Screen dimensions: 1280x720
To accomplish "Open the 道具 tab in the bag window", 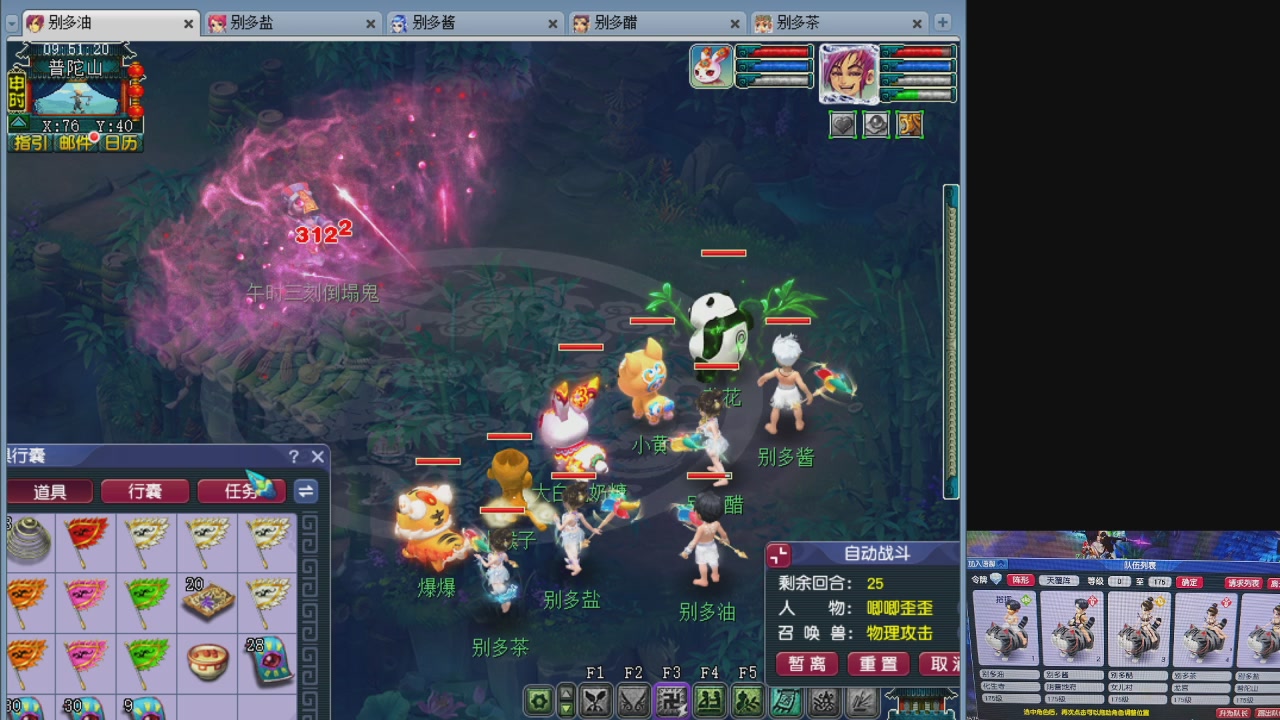I will pos(48,492).
